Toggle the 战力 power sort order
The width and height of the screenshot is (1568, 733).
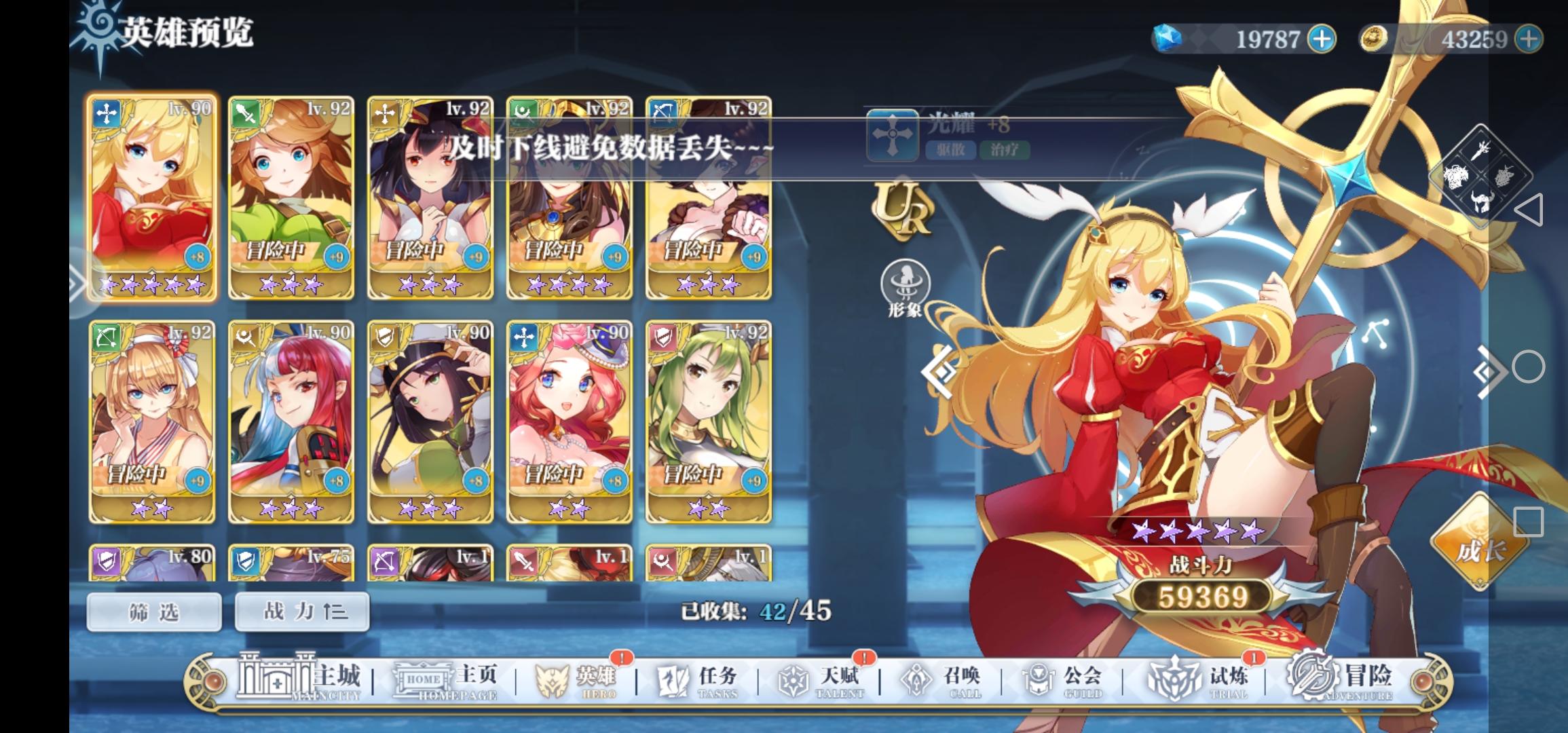coord(301,611)
